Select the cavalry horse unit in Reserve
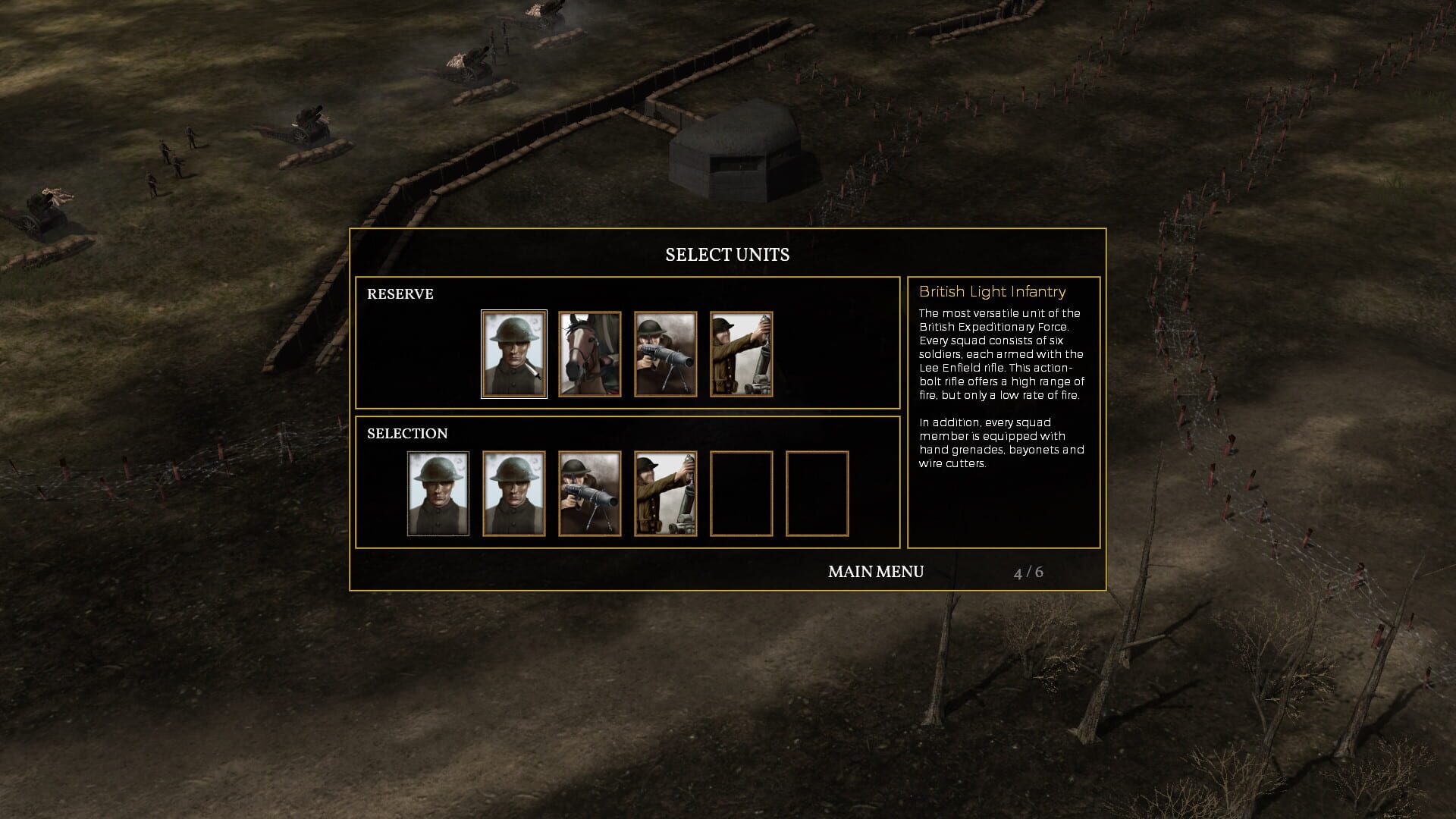1456x819 pixels. pyautogui.click(x=590, y=354)
